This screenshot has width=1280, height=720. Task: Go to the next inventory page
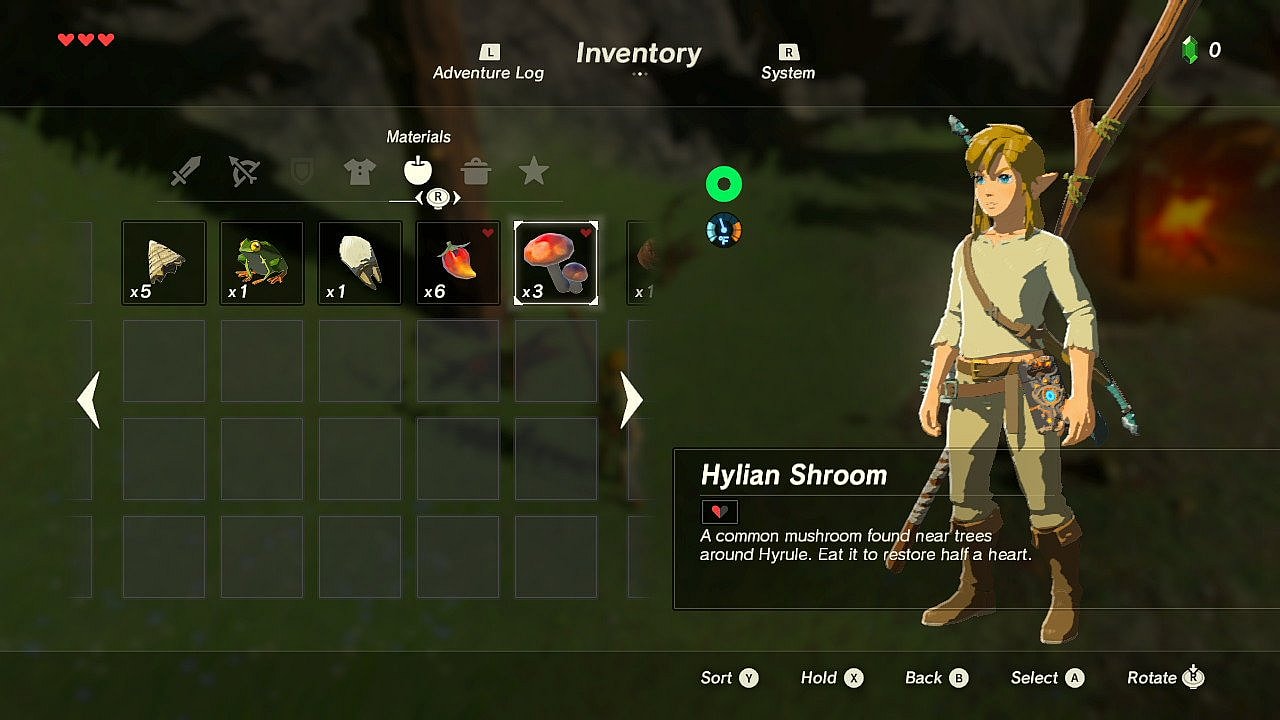point(631,400)
